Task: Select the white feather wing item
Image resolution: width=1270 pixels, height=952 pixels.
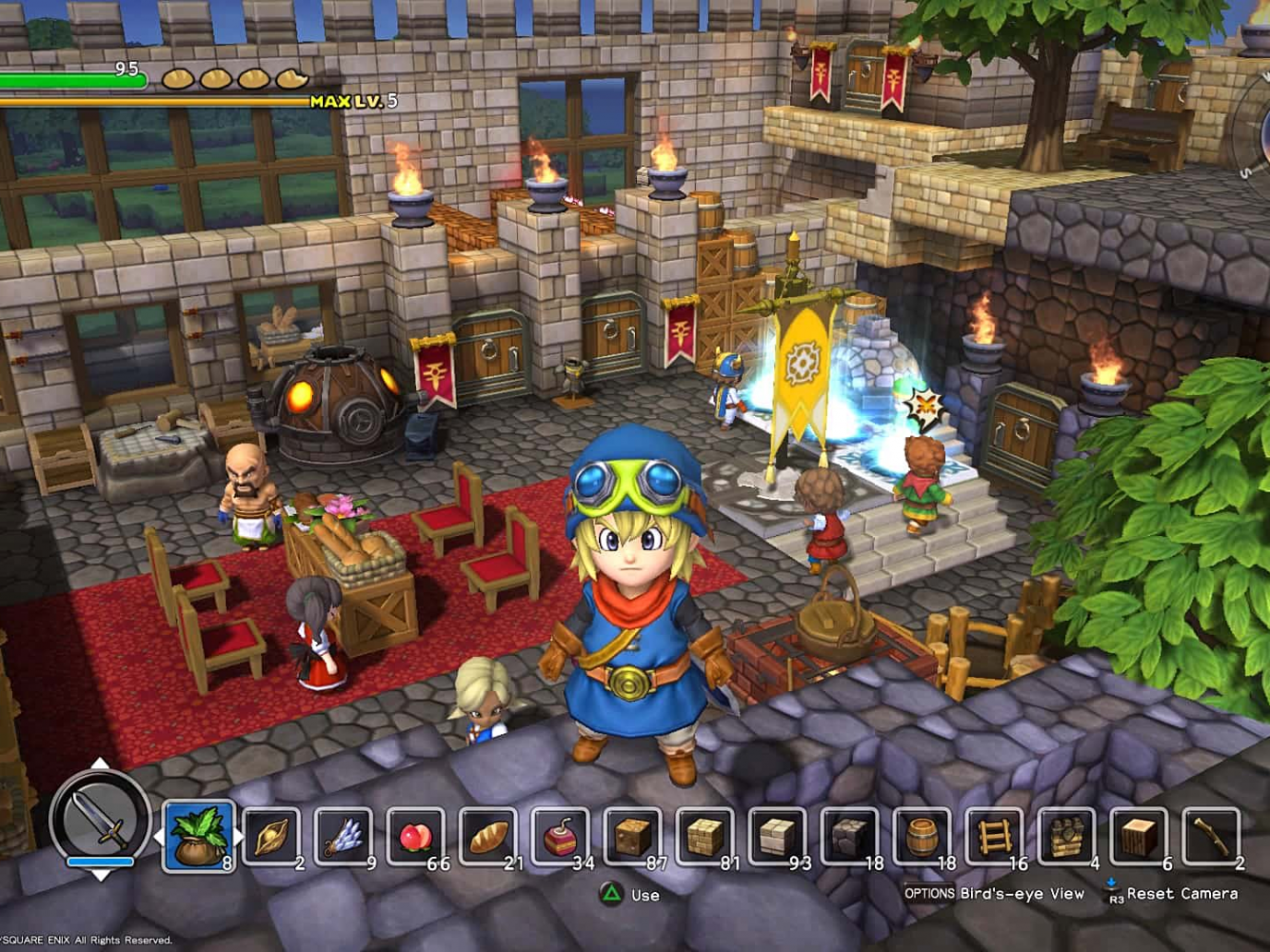Action: [x=344, y=837]
